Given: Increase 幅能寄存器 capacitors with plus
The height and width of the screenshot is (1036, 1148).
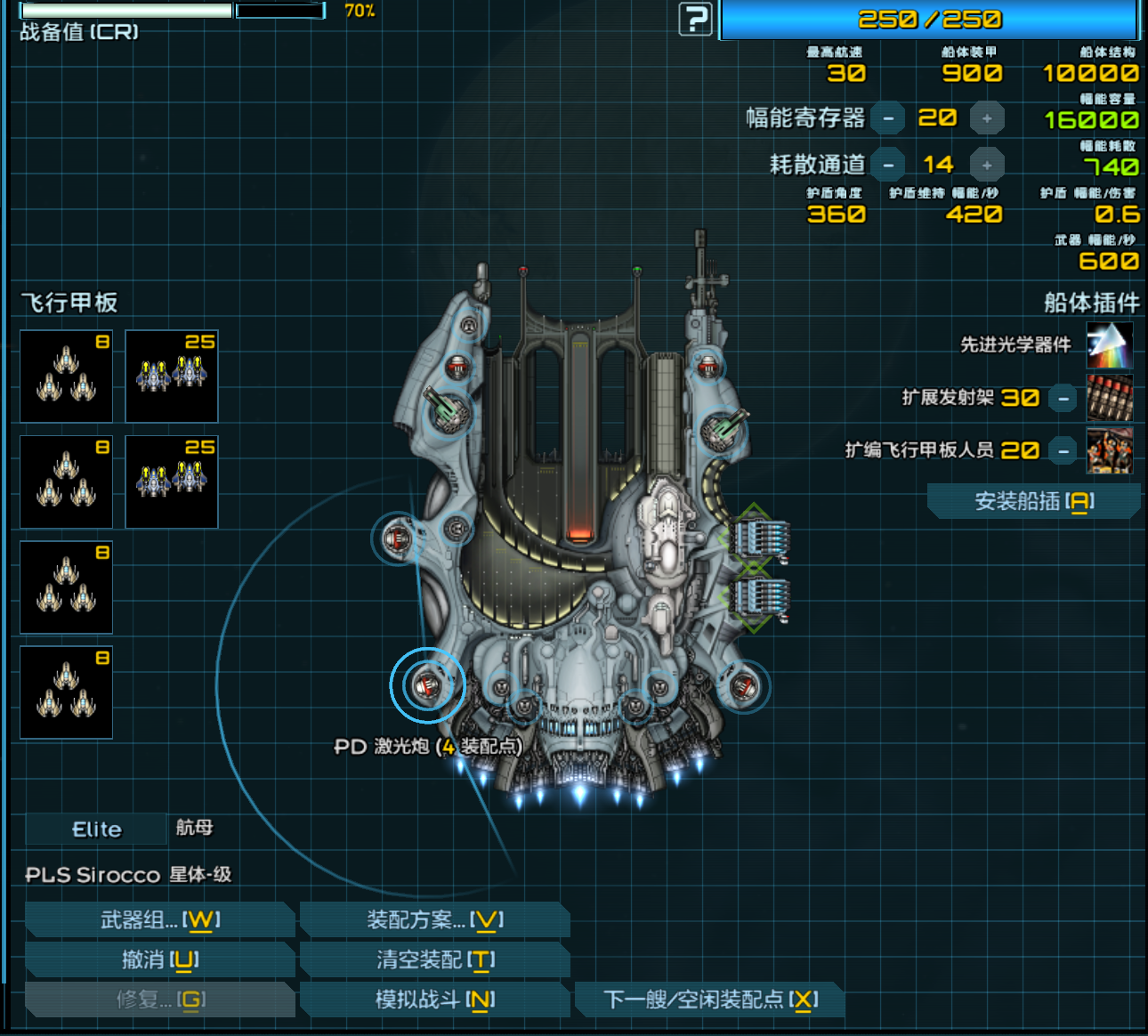Looking at the screenshot, I should 987,118.
